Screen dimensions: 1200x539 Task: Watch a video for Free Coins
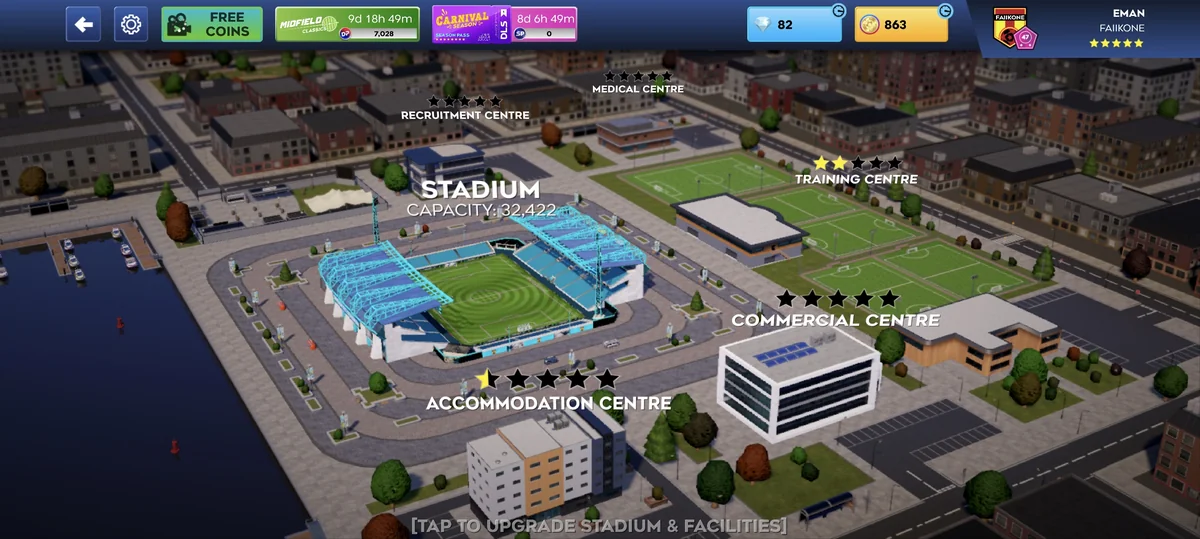[x=212, y=24]
